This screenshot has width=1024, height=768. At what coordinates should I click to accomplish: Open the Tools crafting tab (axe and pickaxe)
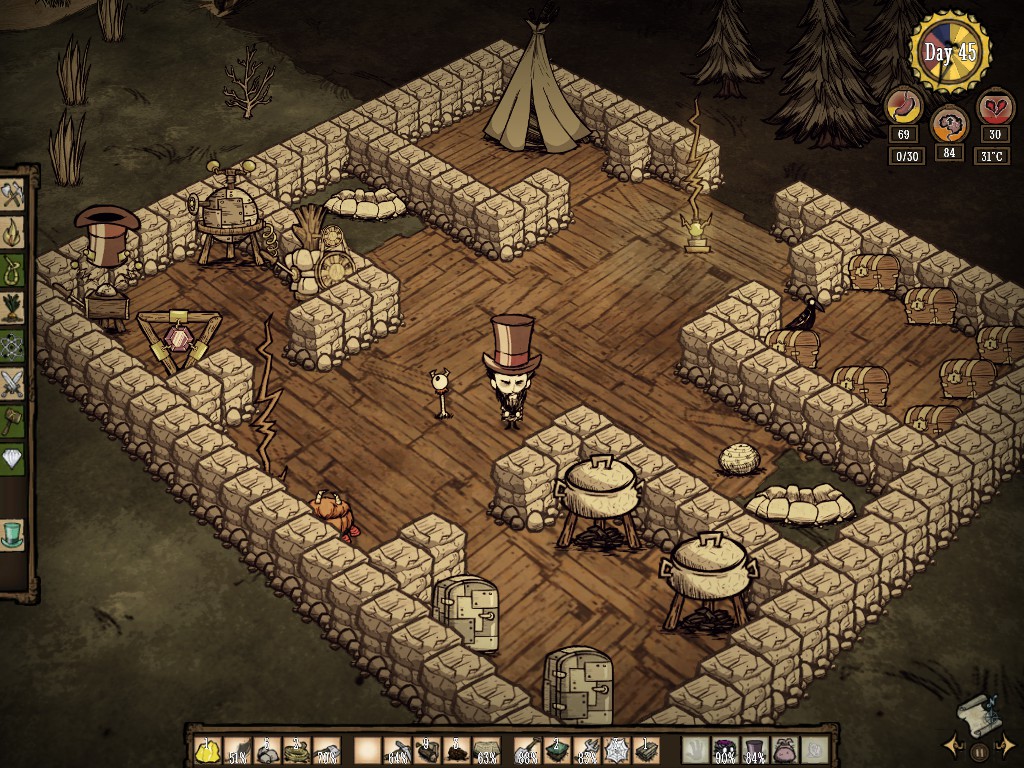coord(13,193)
